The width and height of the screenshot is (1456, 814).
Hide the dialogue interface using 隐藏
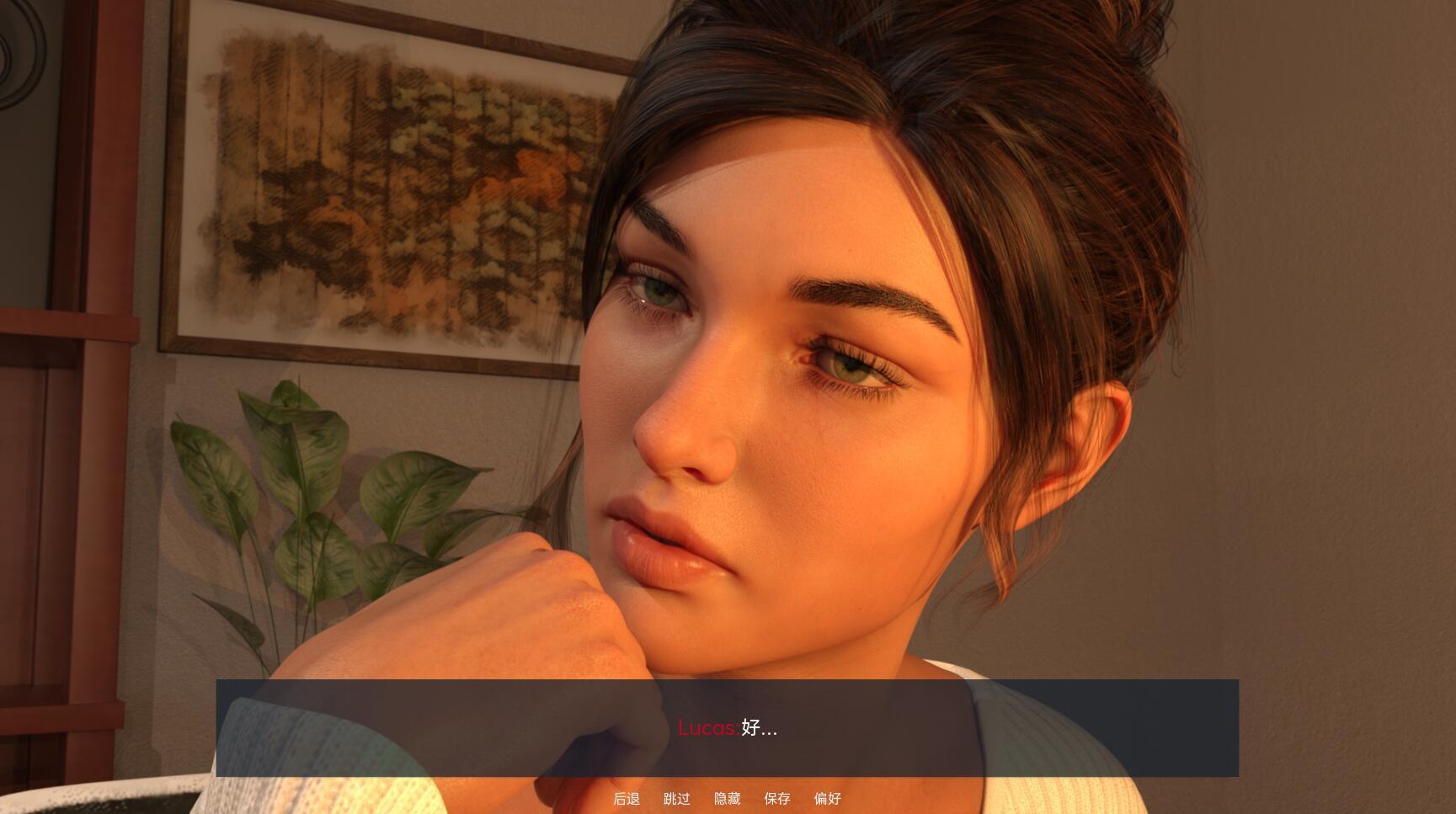pyautogui.click(x=728, y=798)
